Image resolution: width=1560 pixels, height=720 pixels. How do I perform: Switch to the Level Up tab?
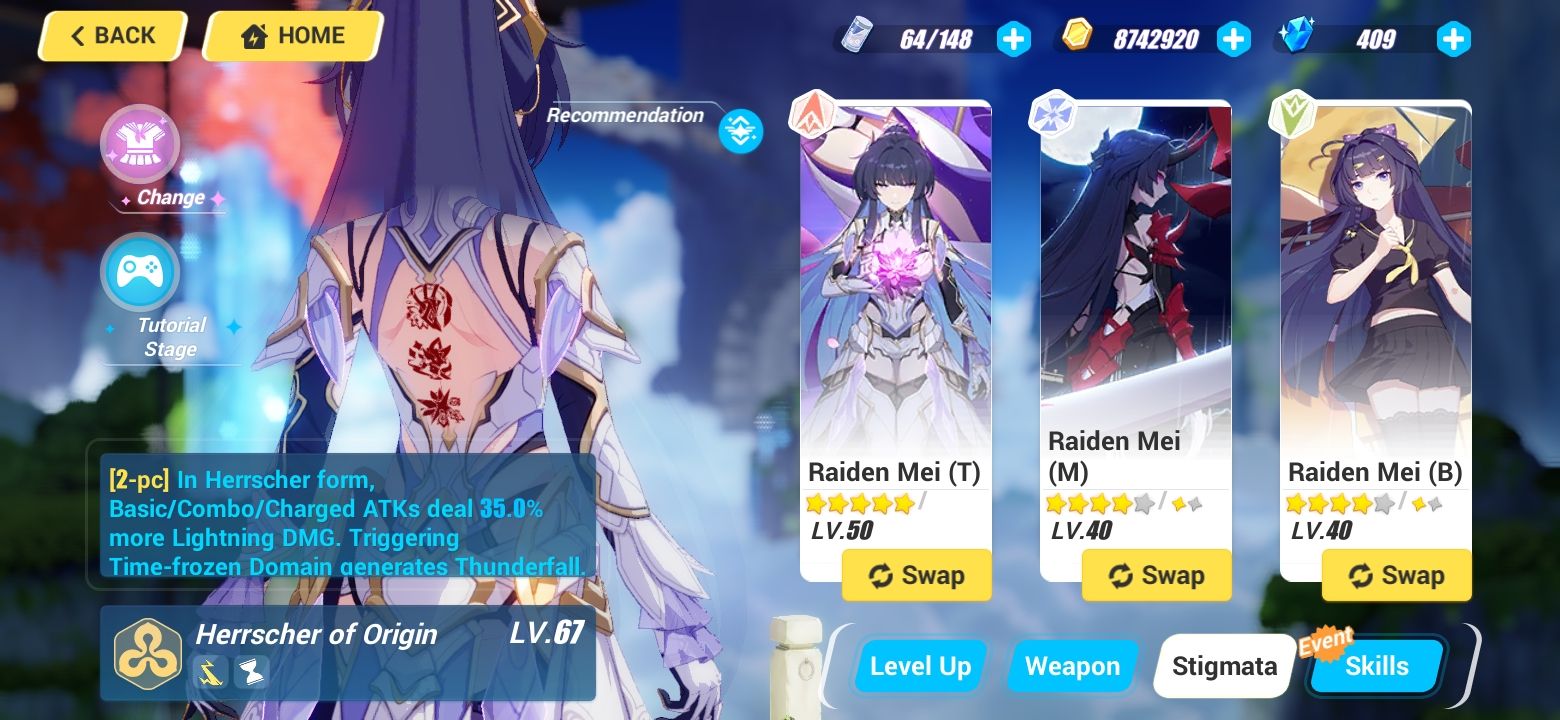click(x=918, y=666)
